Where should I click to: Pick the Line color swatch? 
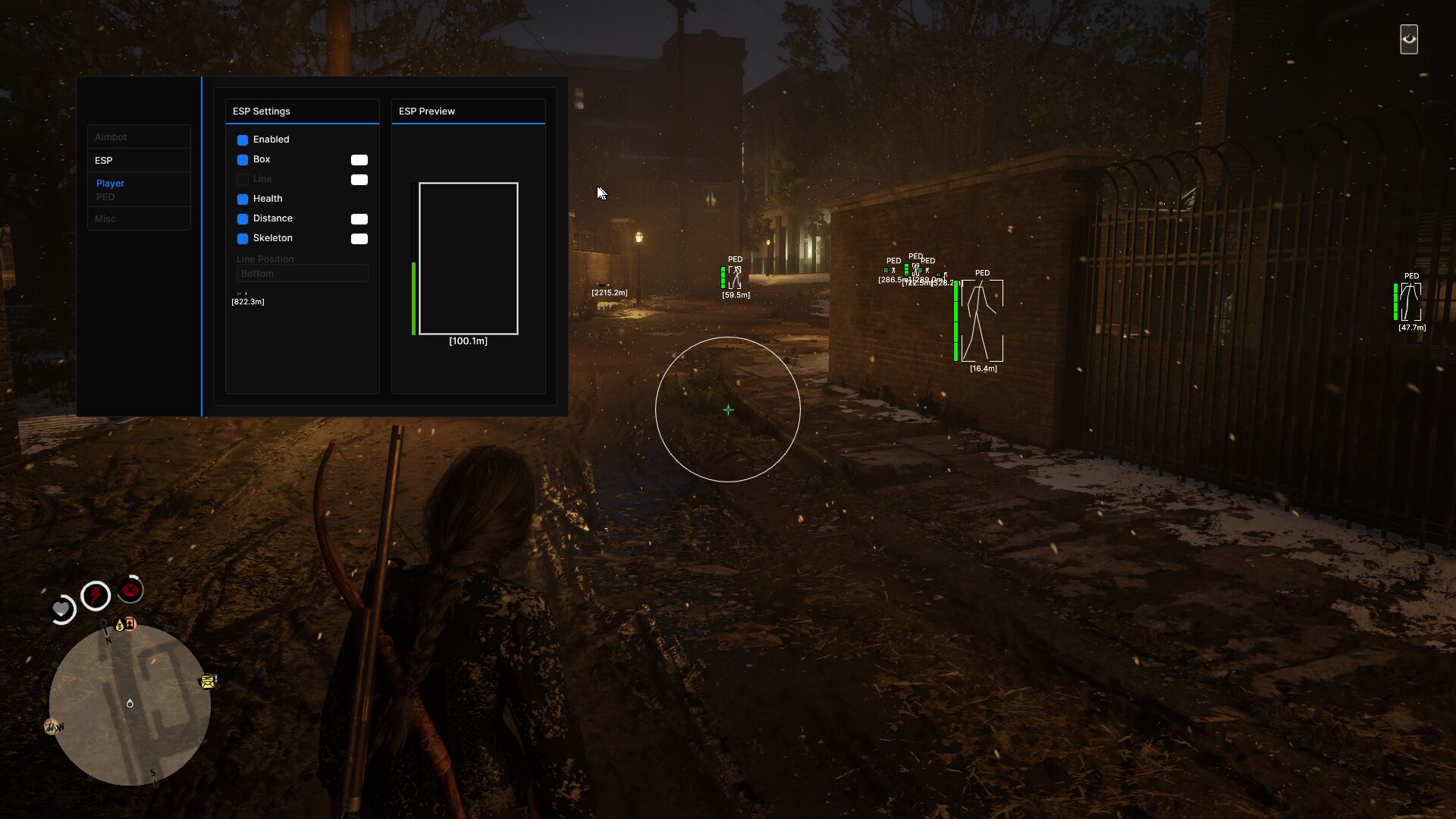[x=359, y=180]
